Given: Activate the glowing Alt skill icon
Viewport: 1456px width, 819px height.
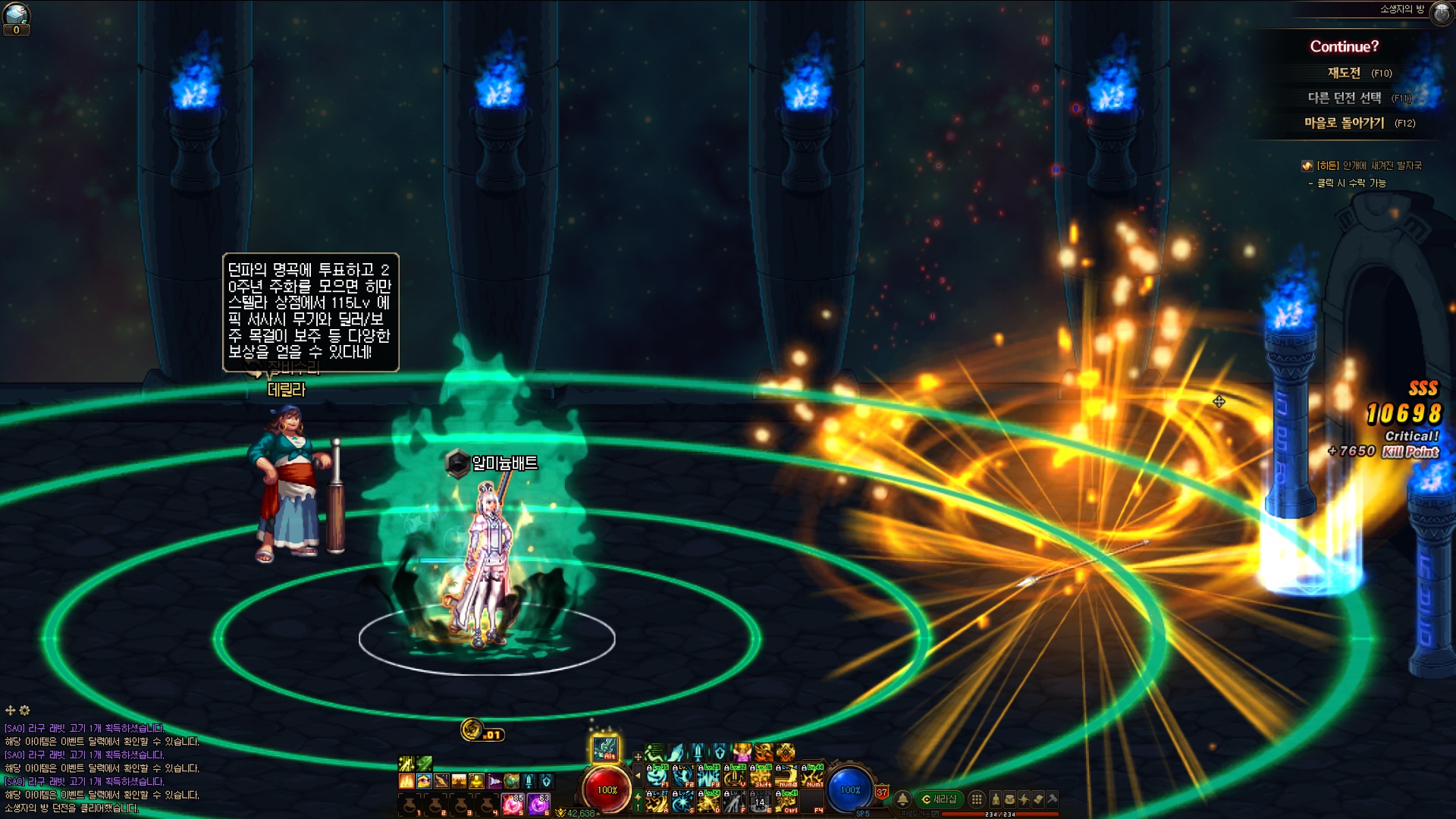Looking at the screenshot, I should 605,748.
